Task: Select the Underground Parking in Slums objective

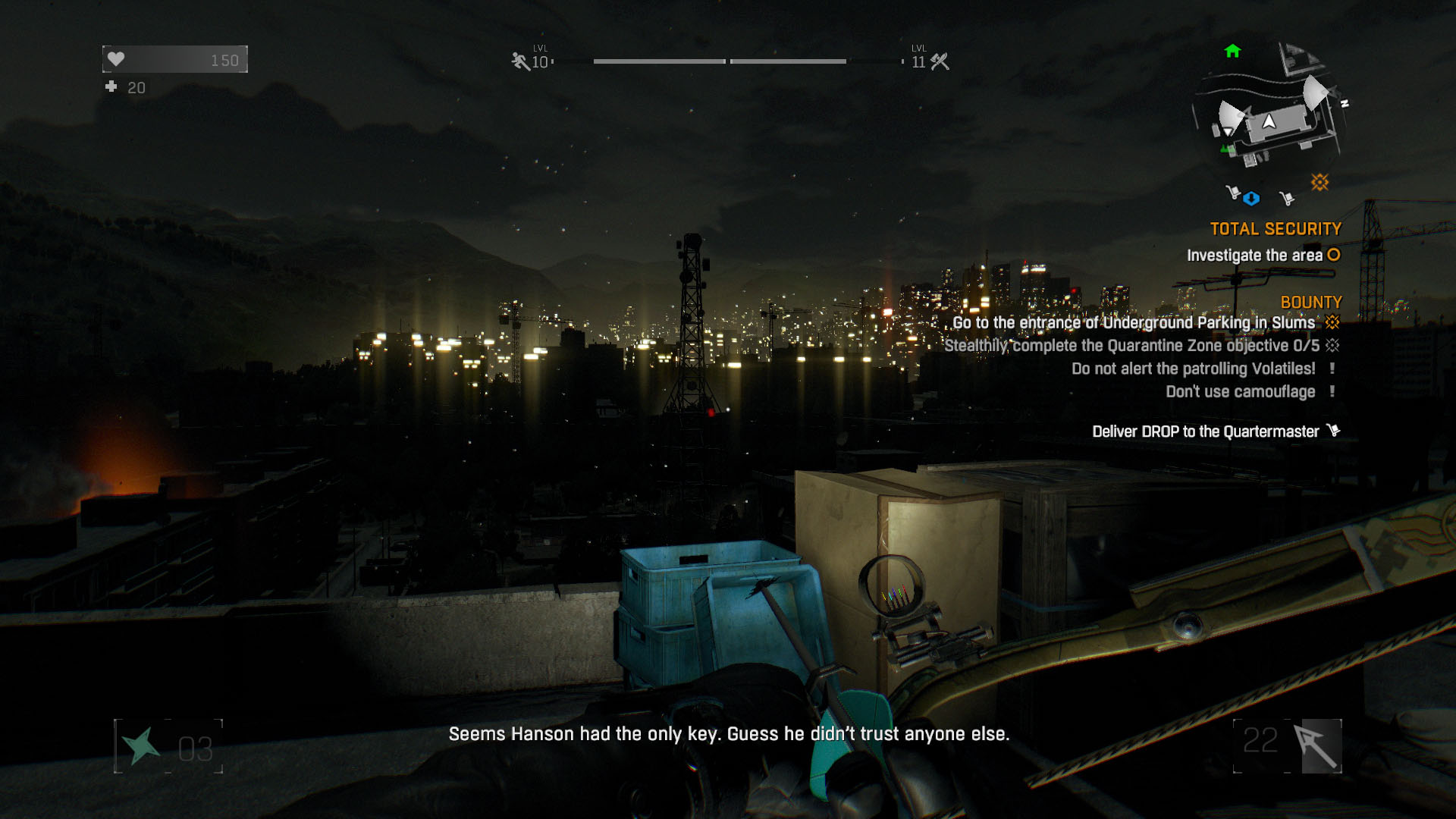Action: click(1134, 323)
